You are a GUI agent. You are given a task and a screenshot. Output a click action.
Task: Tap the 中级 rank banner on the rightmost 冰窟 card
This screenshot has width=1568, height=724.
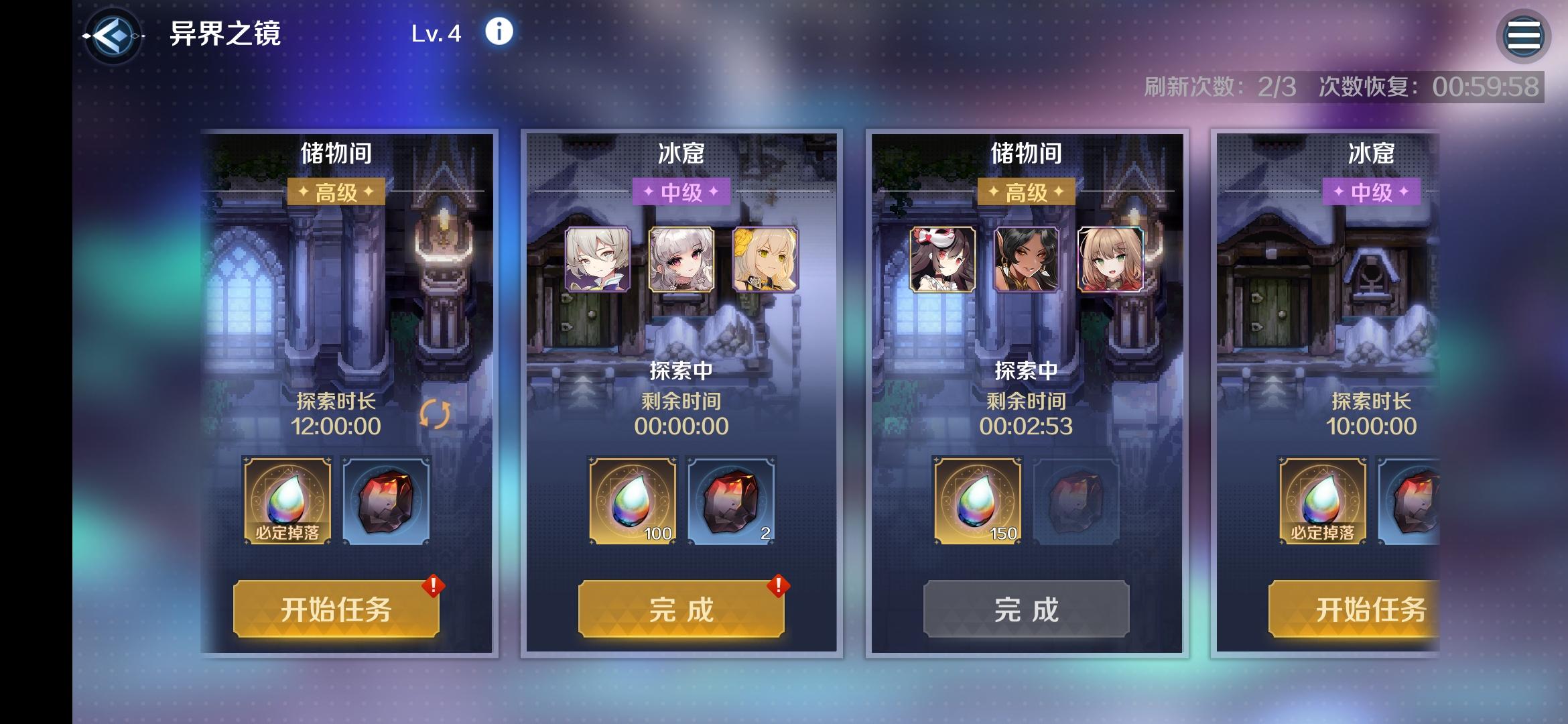pos(1370,191)
